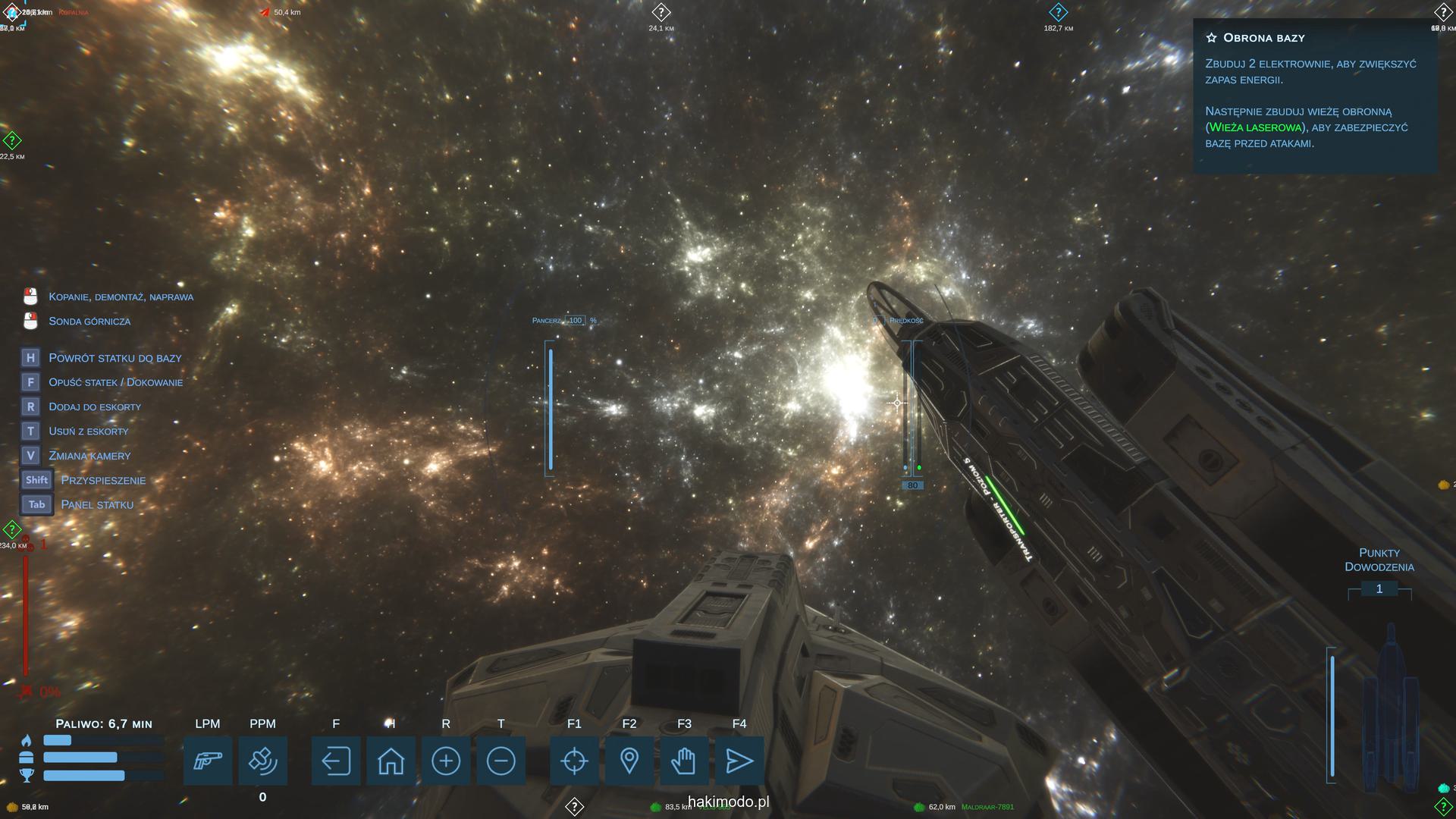Activate the open hand stop command icon

(684, 761)
